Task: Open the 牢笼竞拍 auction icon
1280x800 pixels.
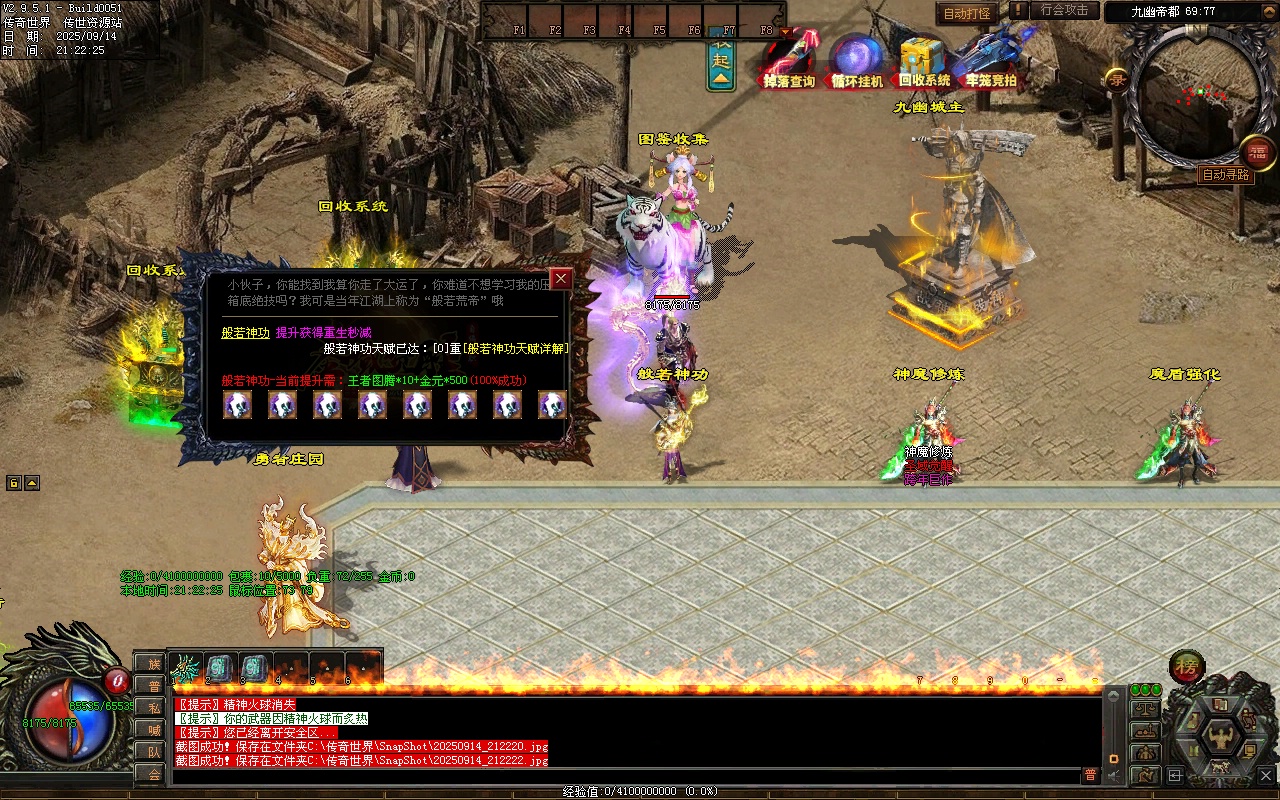Action: (990, 62)
